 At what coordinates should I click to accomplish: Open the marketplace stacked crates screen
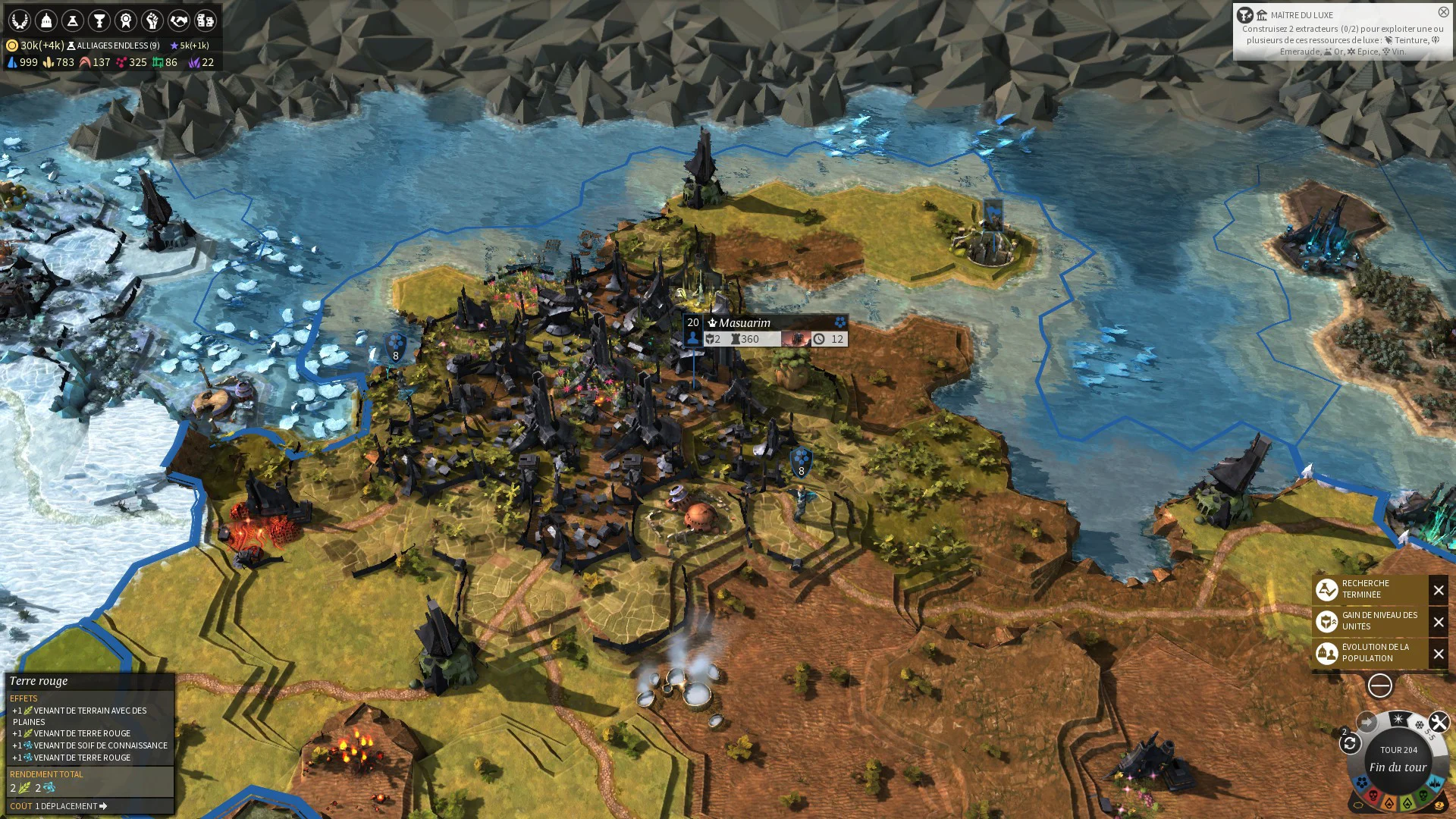[x=206, y=20]
